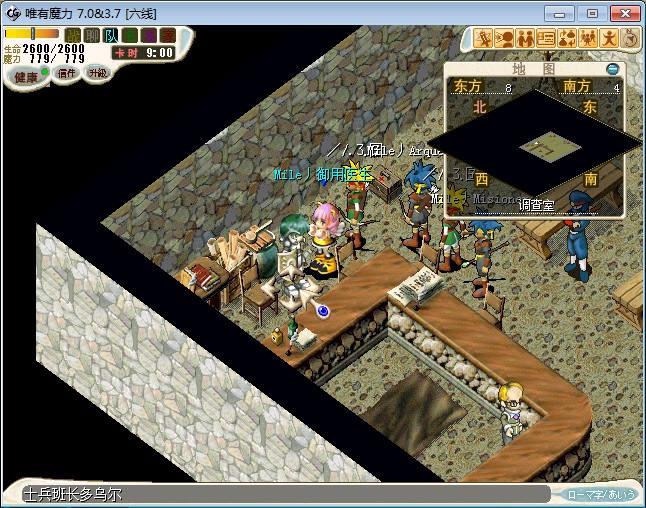Toggle the 聊 (chat) mode button
This screenshot has height=508, width=646.
click(x=92, y=36)
